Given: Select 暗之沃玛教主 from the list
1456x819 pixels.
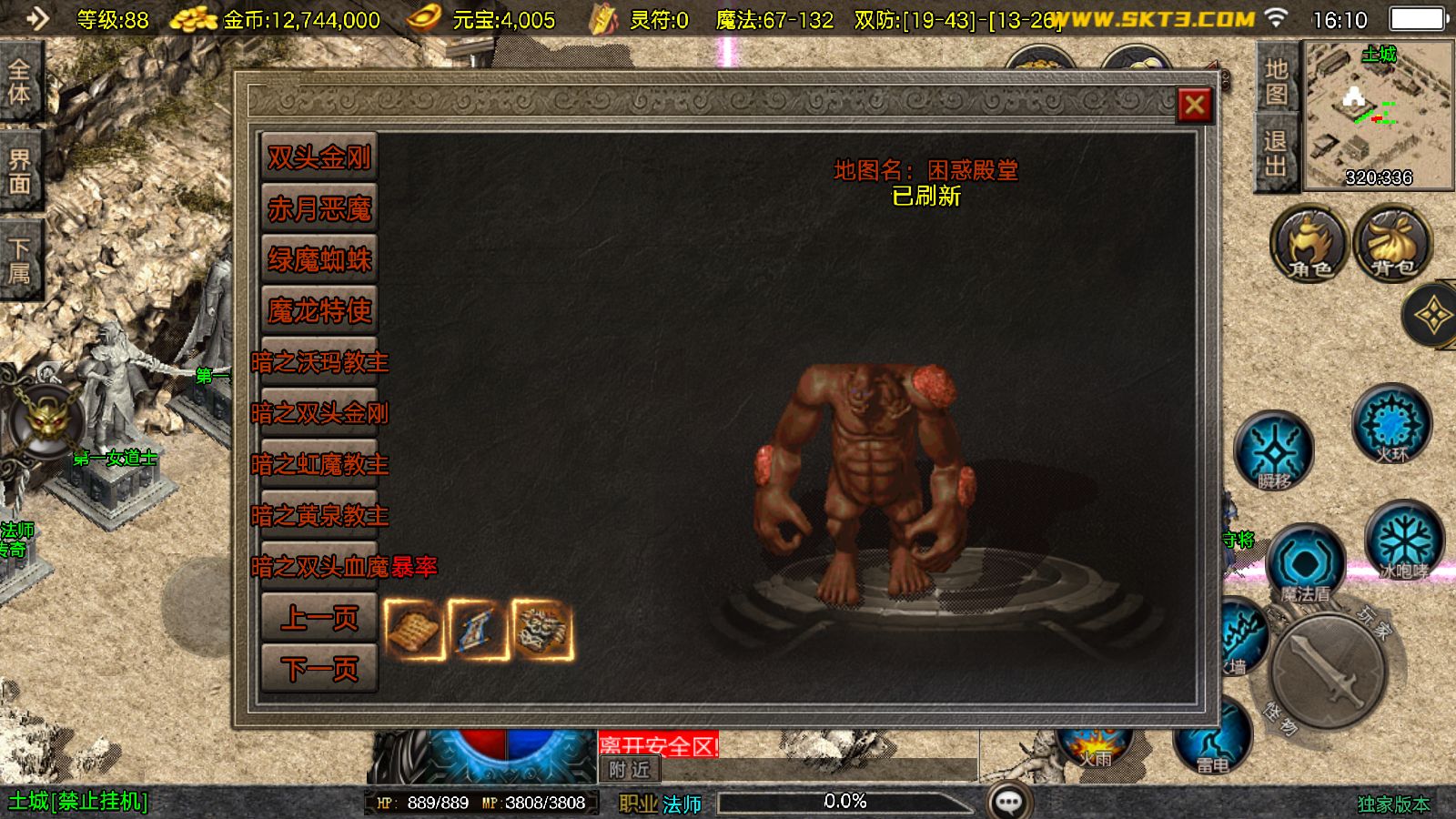Looking at the screenshot, I should pos(319,362).
